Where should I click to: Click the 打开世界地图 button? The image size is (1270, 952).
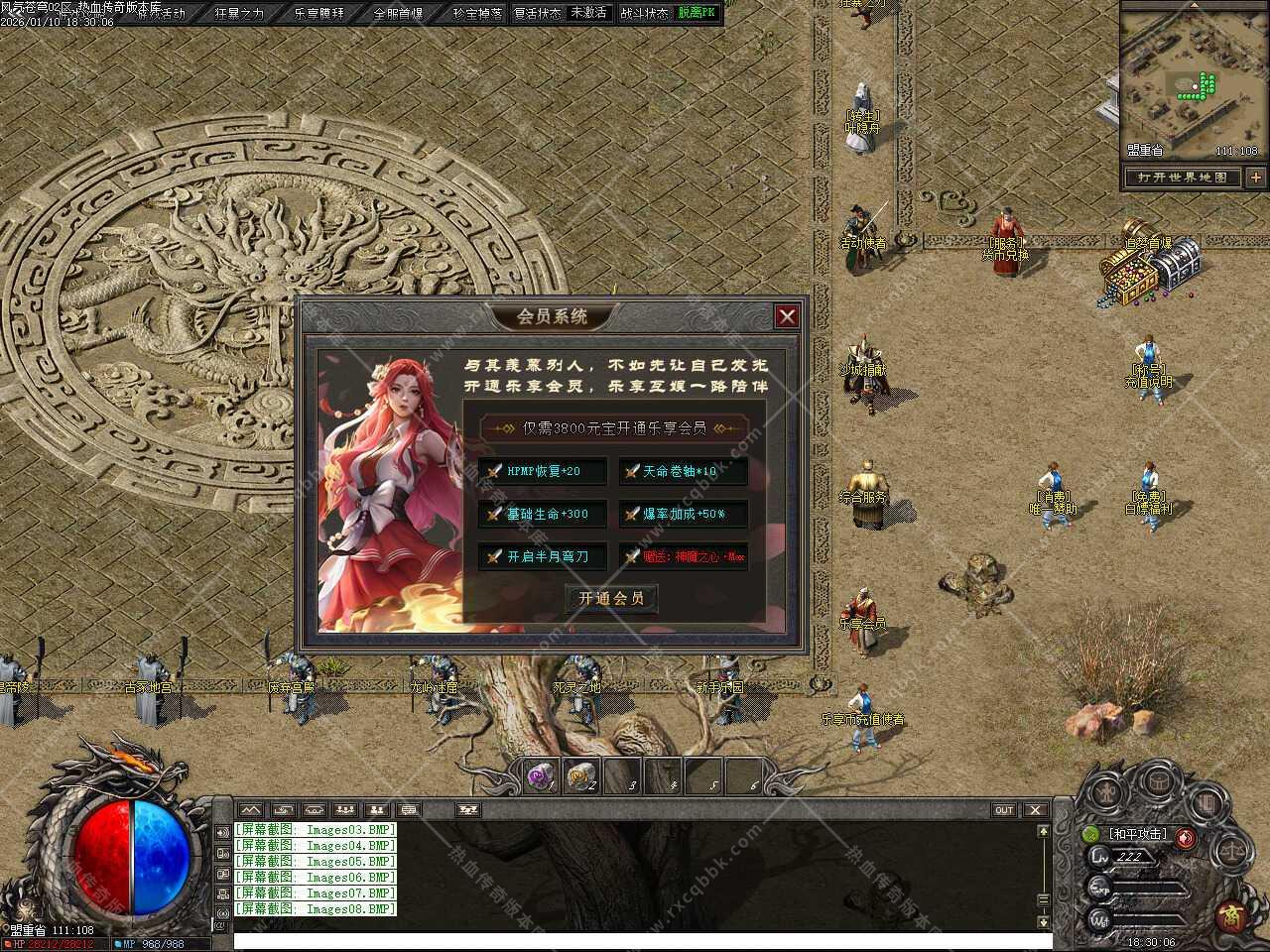pyautogui.click(x=1183, y=178)
